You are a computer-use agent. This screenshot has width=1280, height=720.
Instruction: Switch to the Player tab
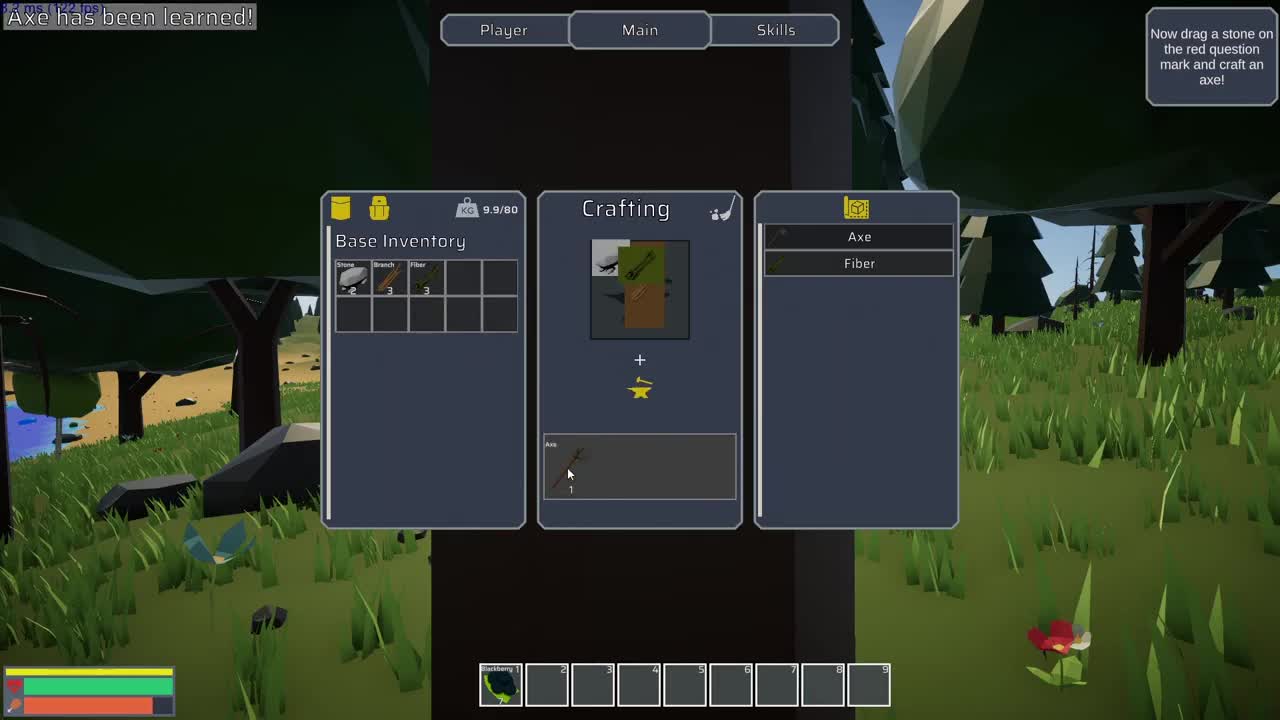pos(503,30)
